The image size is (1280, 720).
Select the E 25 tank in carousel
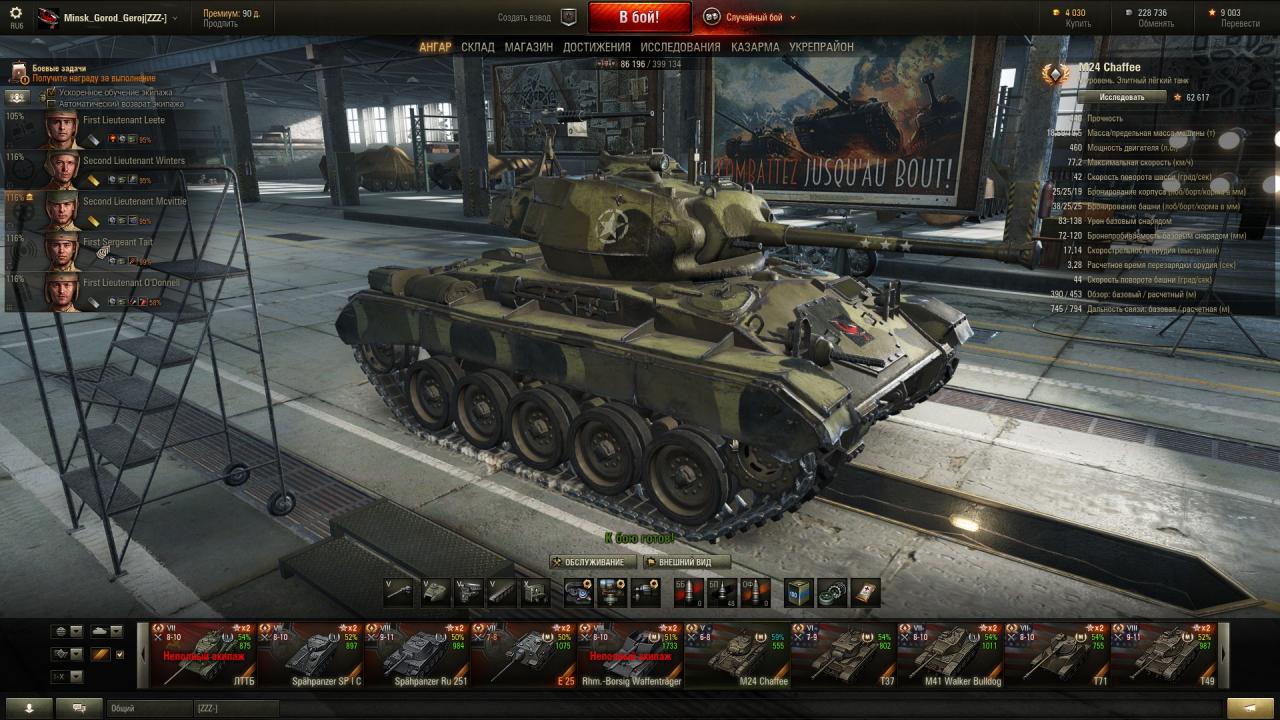(x=522, y=655)
